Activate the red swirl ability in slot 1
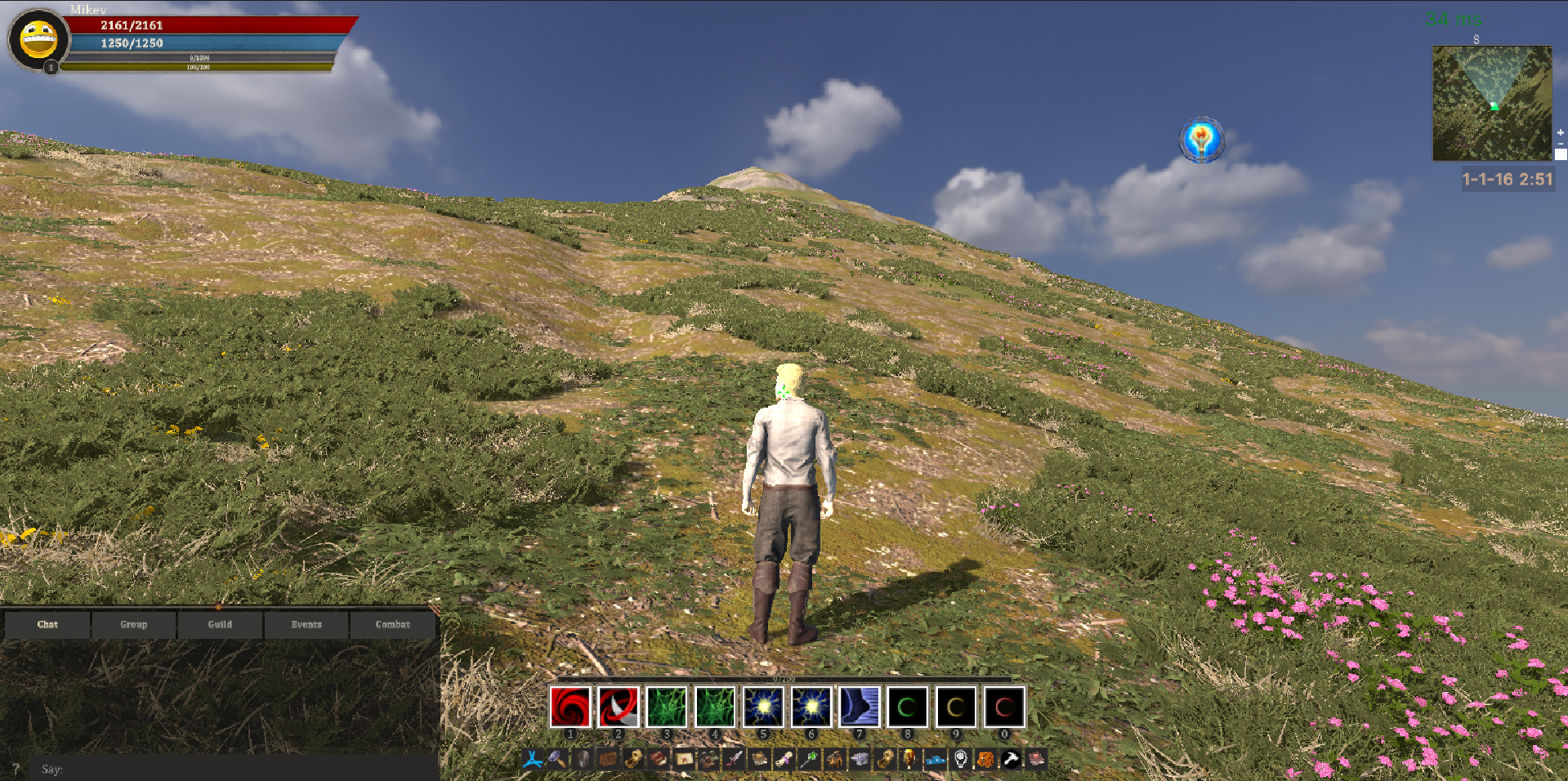Image resolution: width=1568 pixels, height=781 pixels. pos(570,707)
